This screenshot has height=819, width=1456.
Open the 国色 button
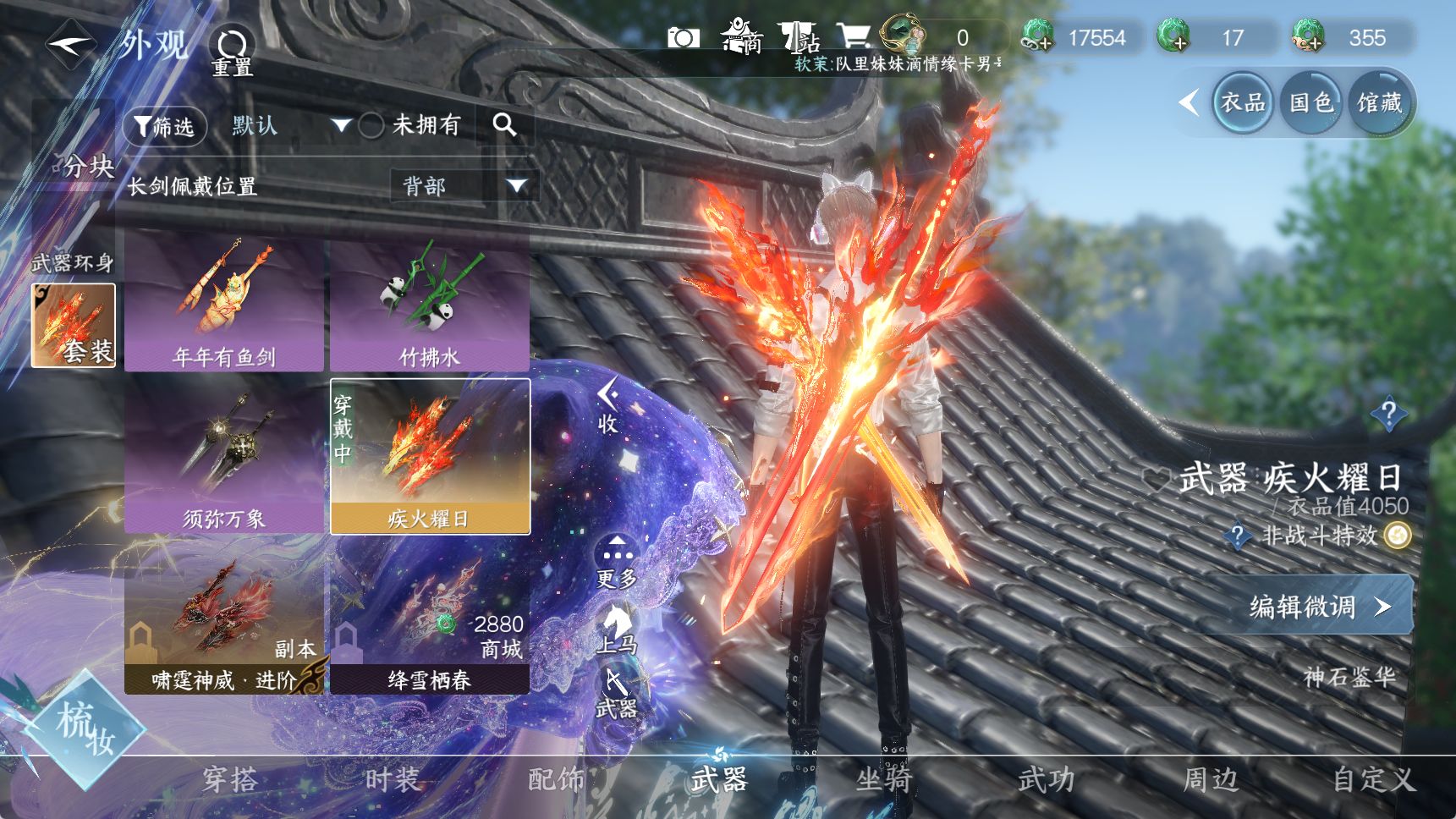(1310, 103)
